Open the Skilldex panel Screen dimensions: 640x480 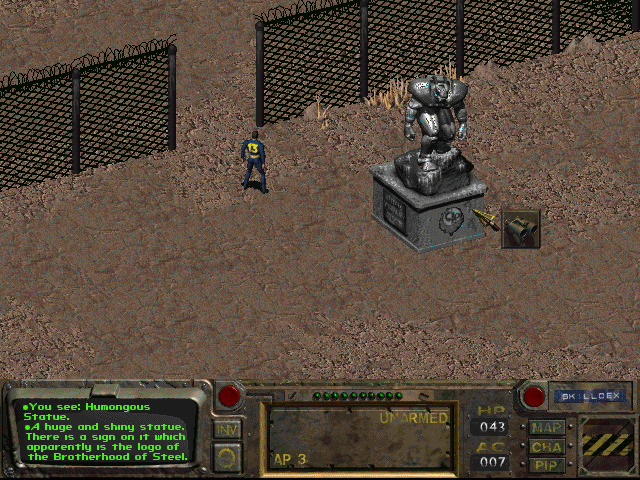589,396
